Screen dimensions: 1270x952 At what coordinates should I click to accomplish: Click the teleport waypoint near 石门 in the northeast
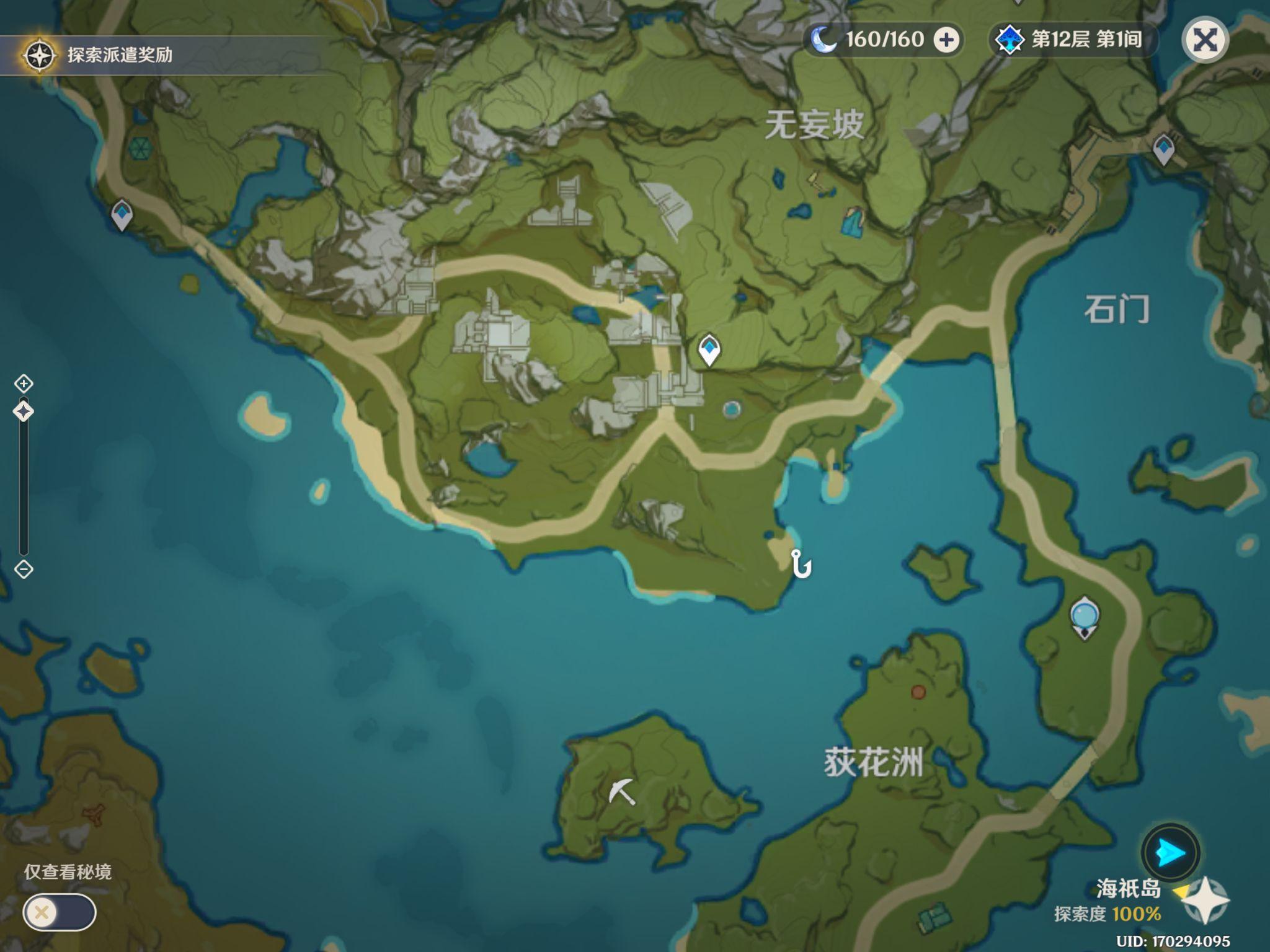click(x=1165, y=149)
